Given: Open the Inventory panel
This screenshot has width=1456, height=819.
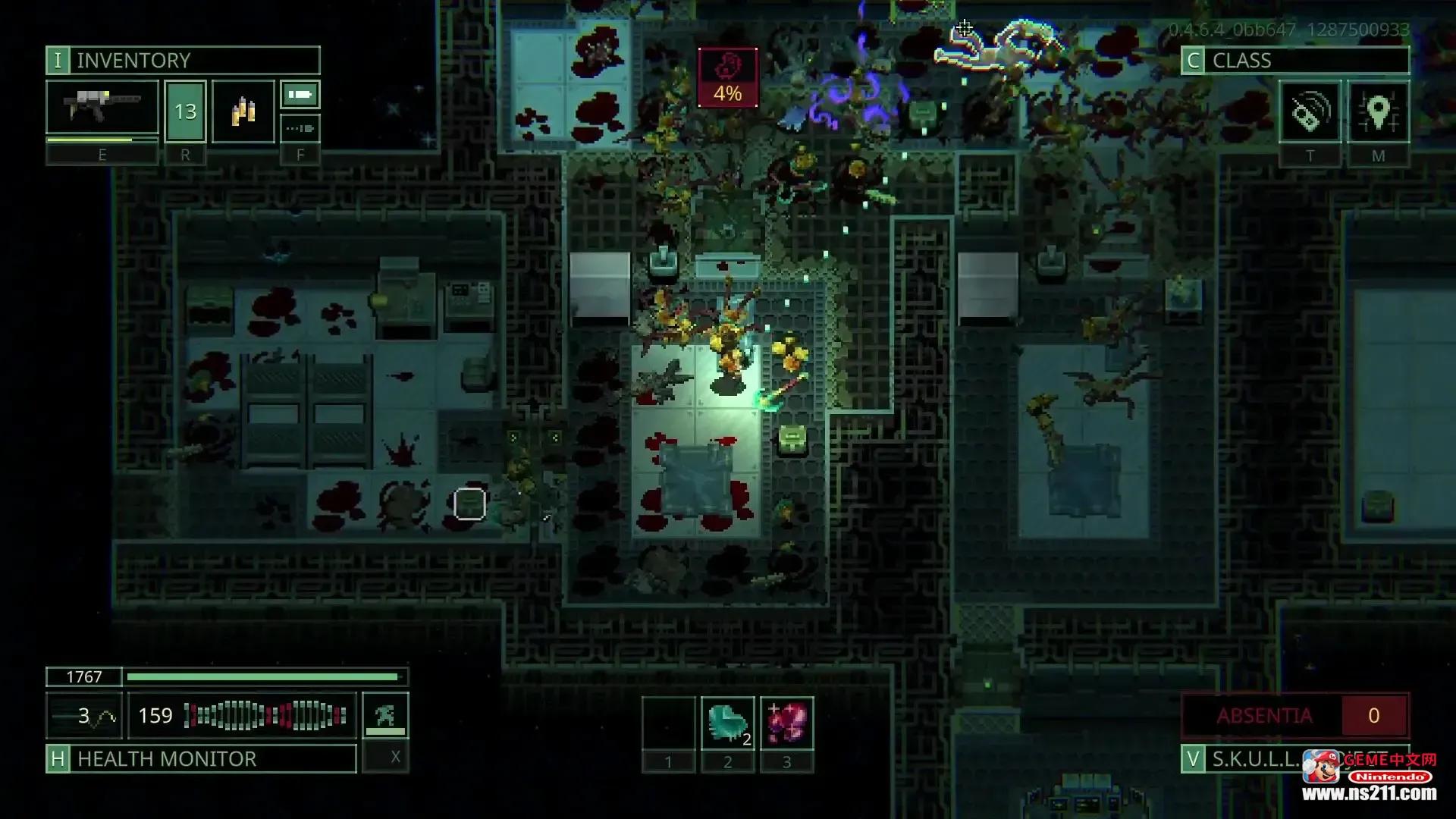Looking at the screenshot, I should coord(182,60).
